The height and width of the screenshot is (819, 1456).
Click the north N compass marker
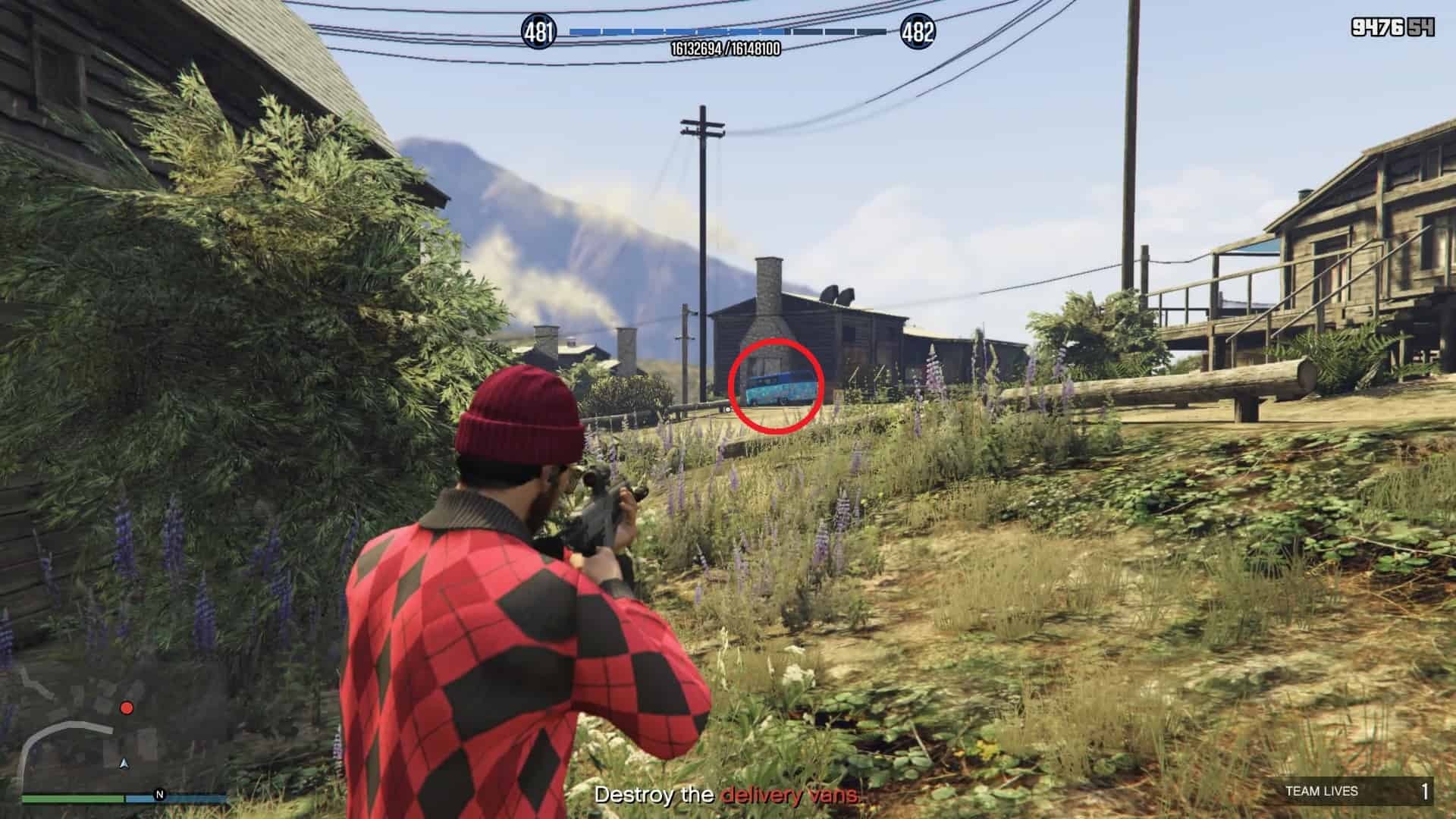tap(159, 795)
